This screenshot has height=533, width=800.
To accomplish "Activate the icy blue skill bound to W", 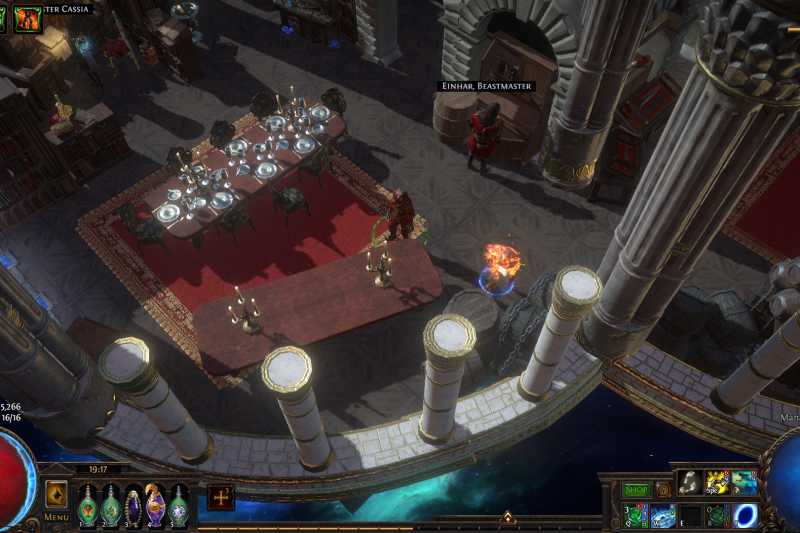I will click(663, 516).
